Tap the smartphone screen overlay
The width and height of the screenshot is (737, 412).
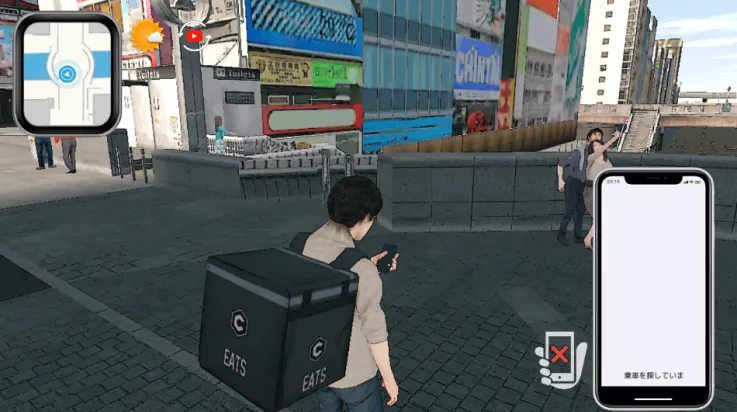[653, 286]
